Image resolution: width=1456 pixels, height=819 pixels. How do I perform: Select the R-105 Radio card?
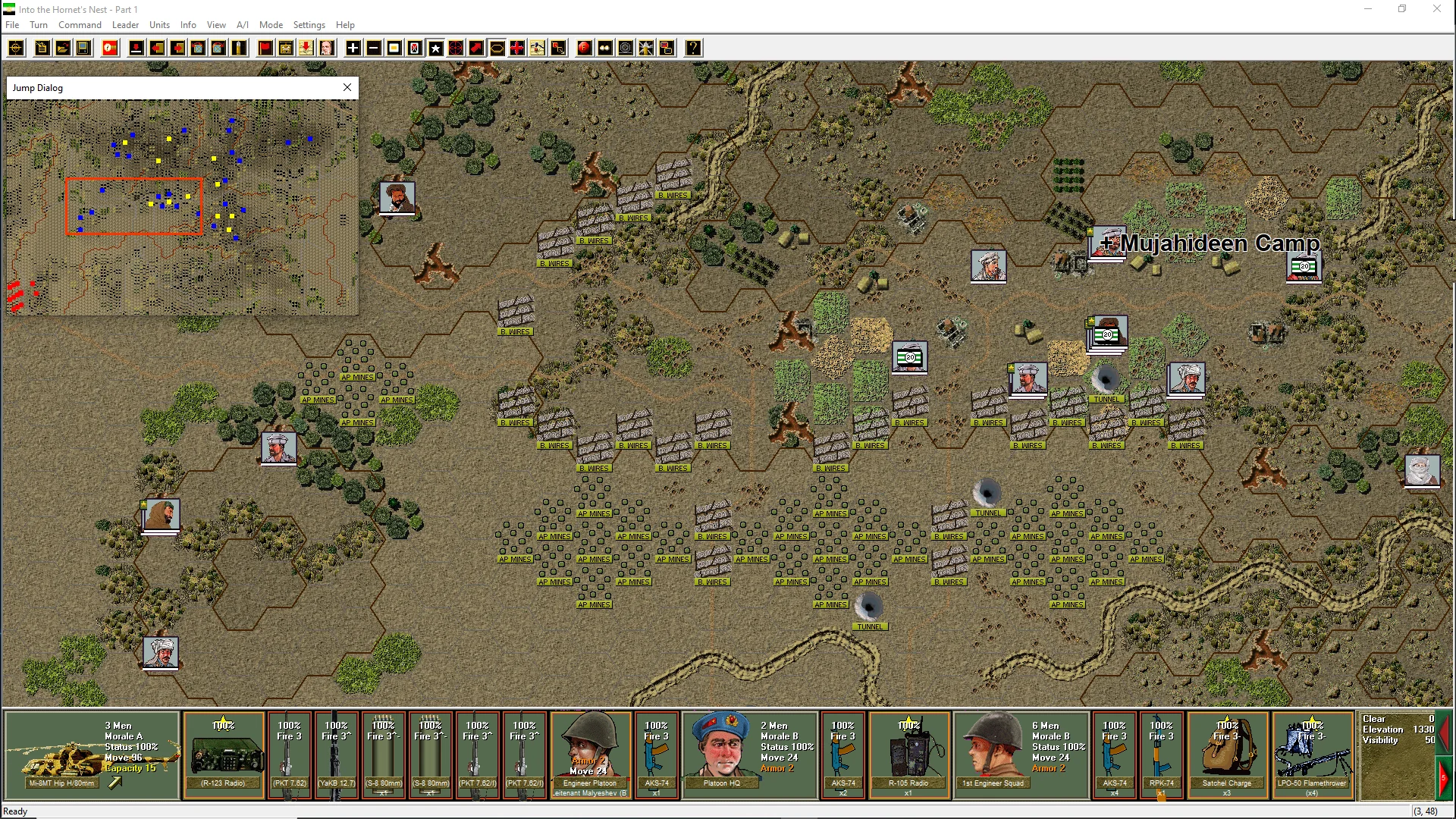point(908,755)
